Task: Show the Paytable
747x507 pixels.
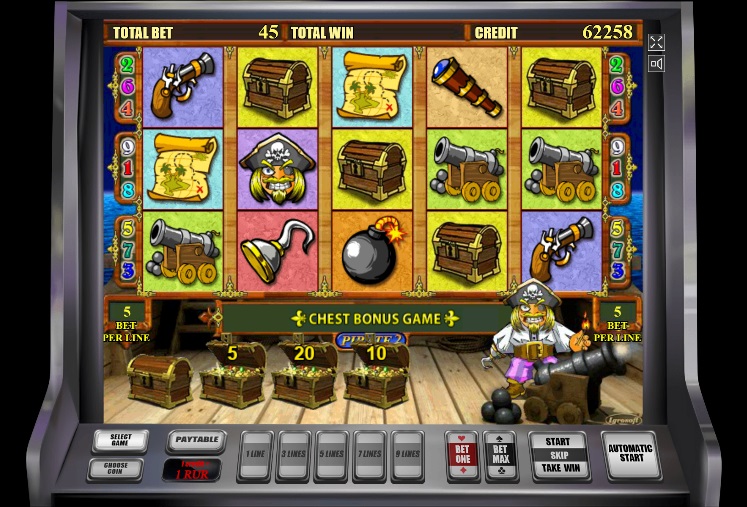Action: click(x=194, y=440)
